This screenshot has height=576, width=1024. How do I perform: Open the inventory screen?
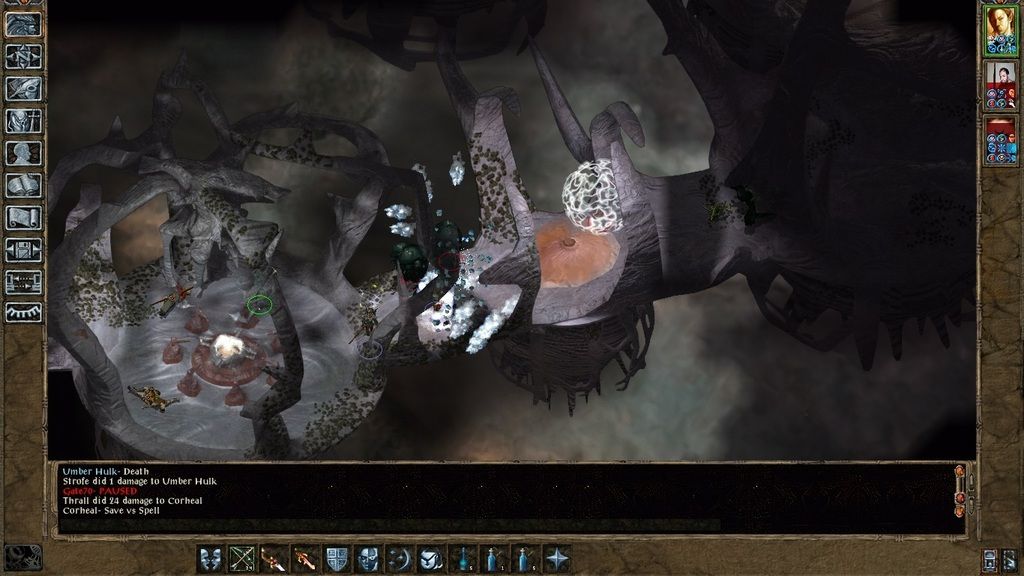(23, 121)
